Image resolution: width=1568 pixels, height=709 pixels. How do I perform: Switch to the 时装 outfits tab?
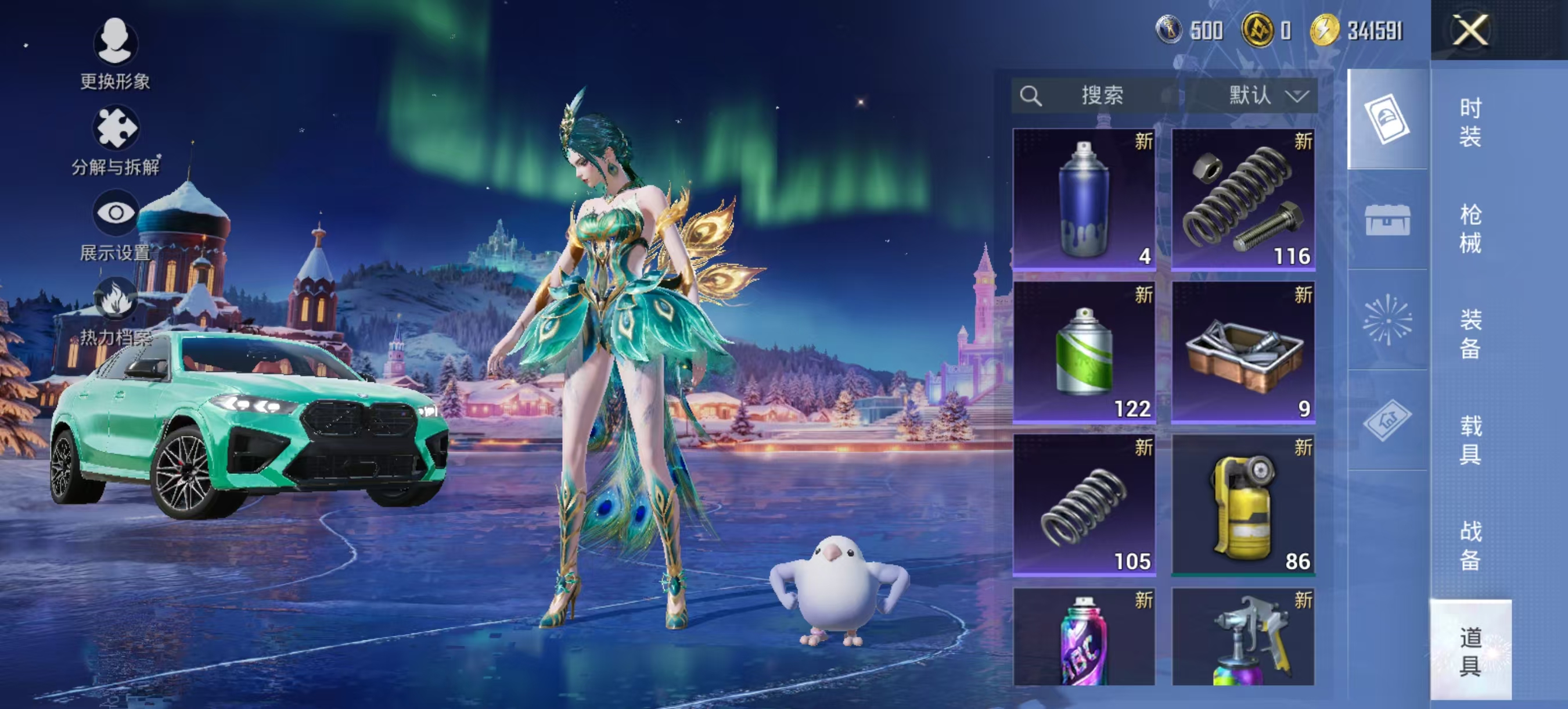coord(1470,122)
